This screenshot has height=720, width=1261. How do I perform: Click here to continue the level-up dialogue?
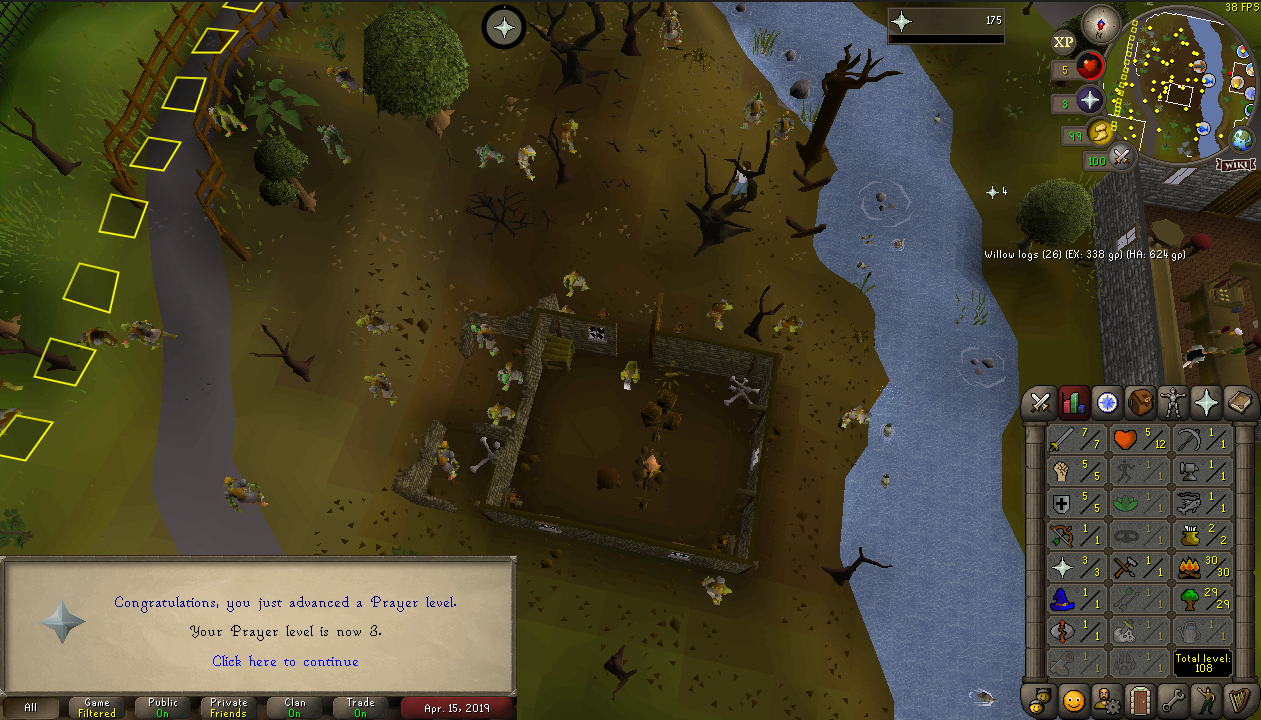point(285,661)
